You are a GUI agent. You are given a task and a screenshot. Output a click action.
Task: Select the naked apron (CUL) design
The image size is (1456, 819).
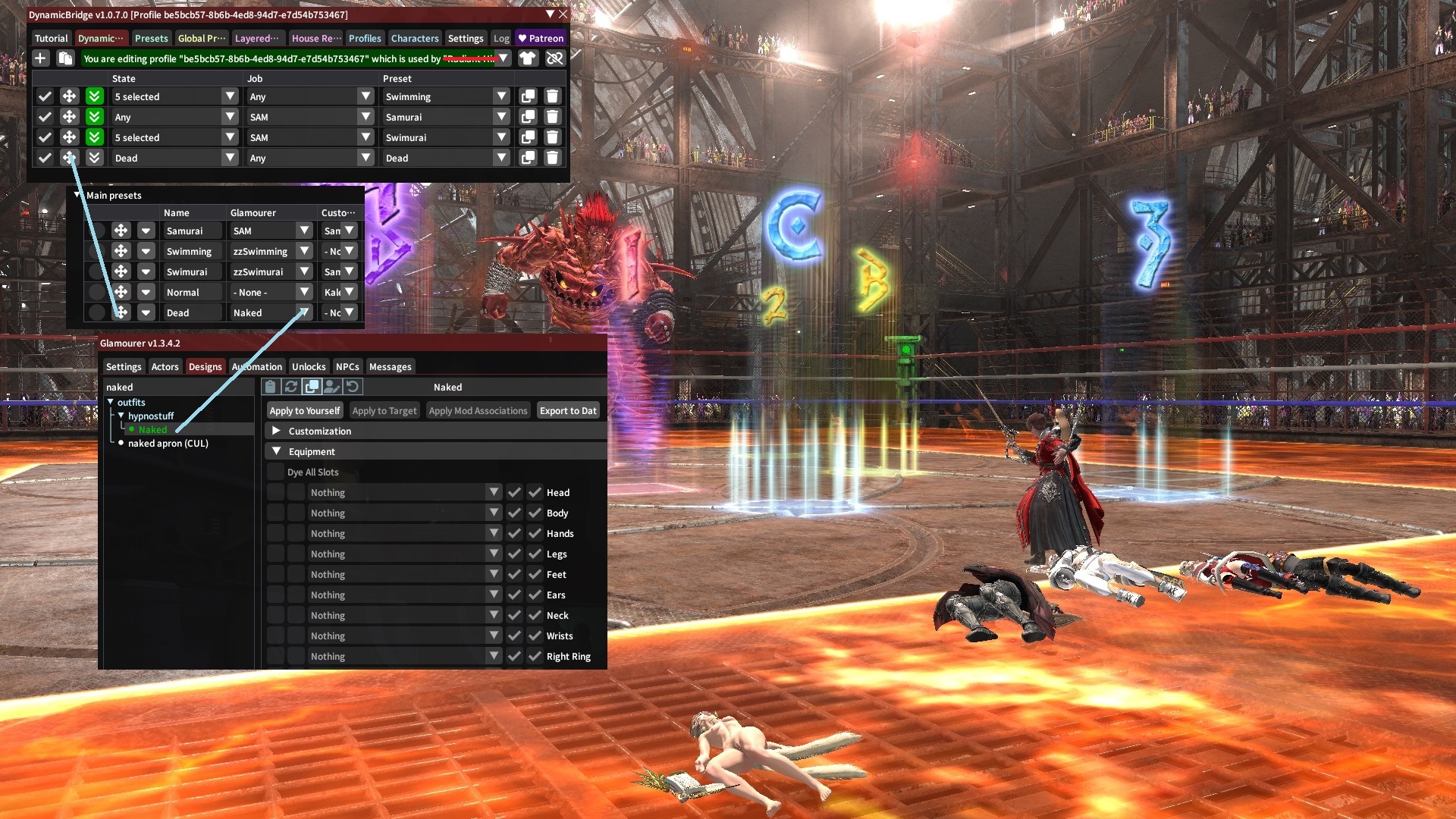(x=168, y=443)
